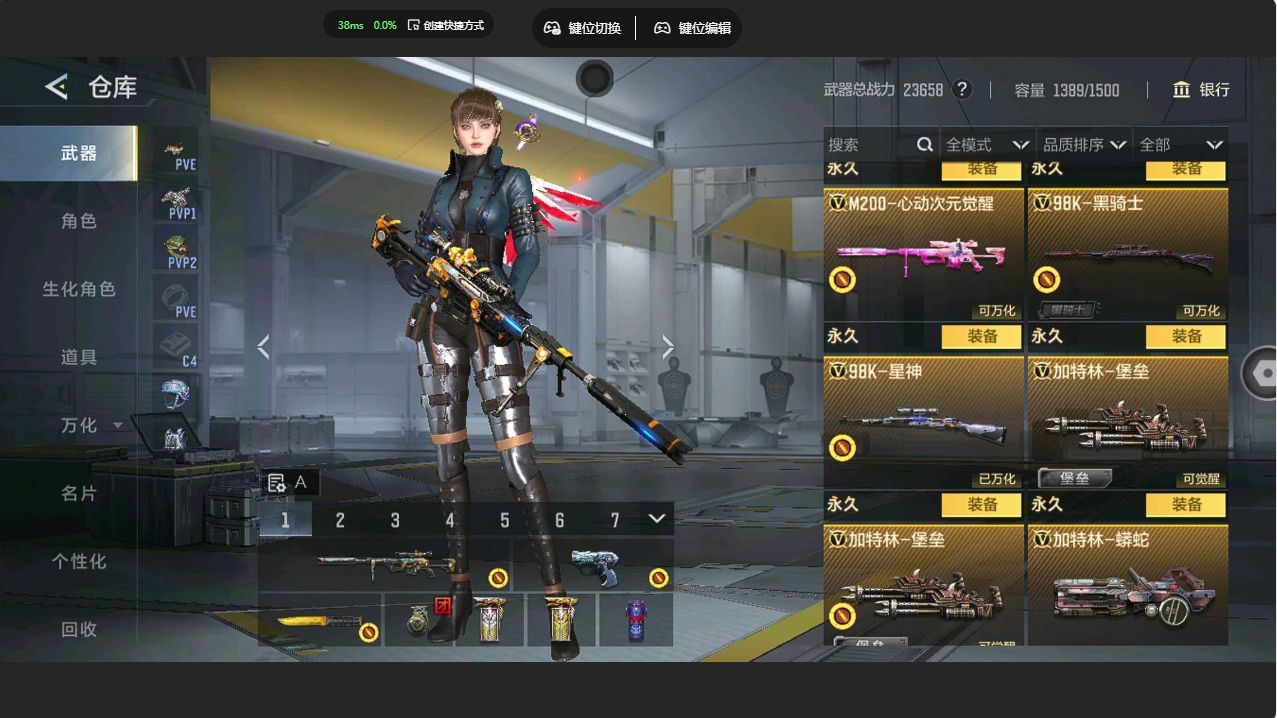This screenshot has width=1277, height=718.
Task: Switch to the 角色 tab
Action: [x=79, y=221]
